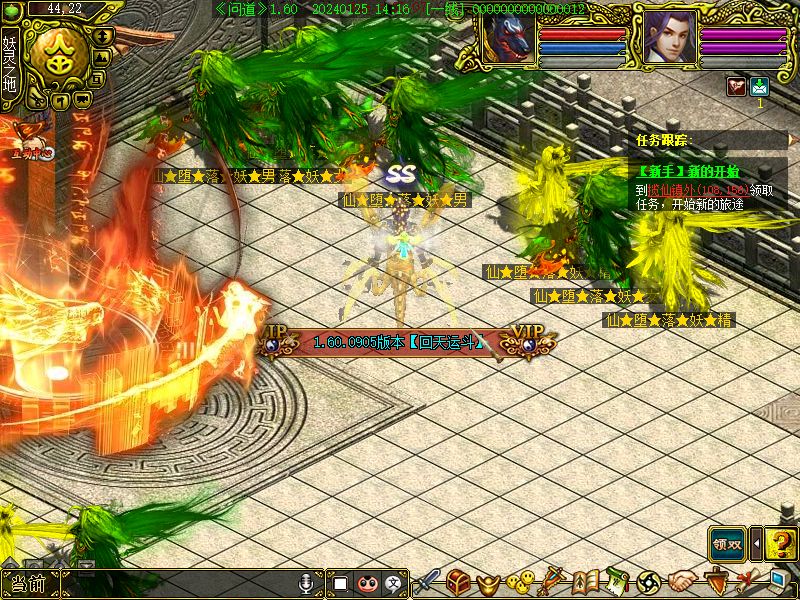Open the yellow smiley faces friends icon
Image resolution: width=800 pixels, height=600 pixels.
tap(519, 580)
